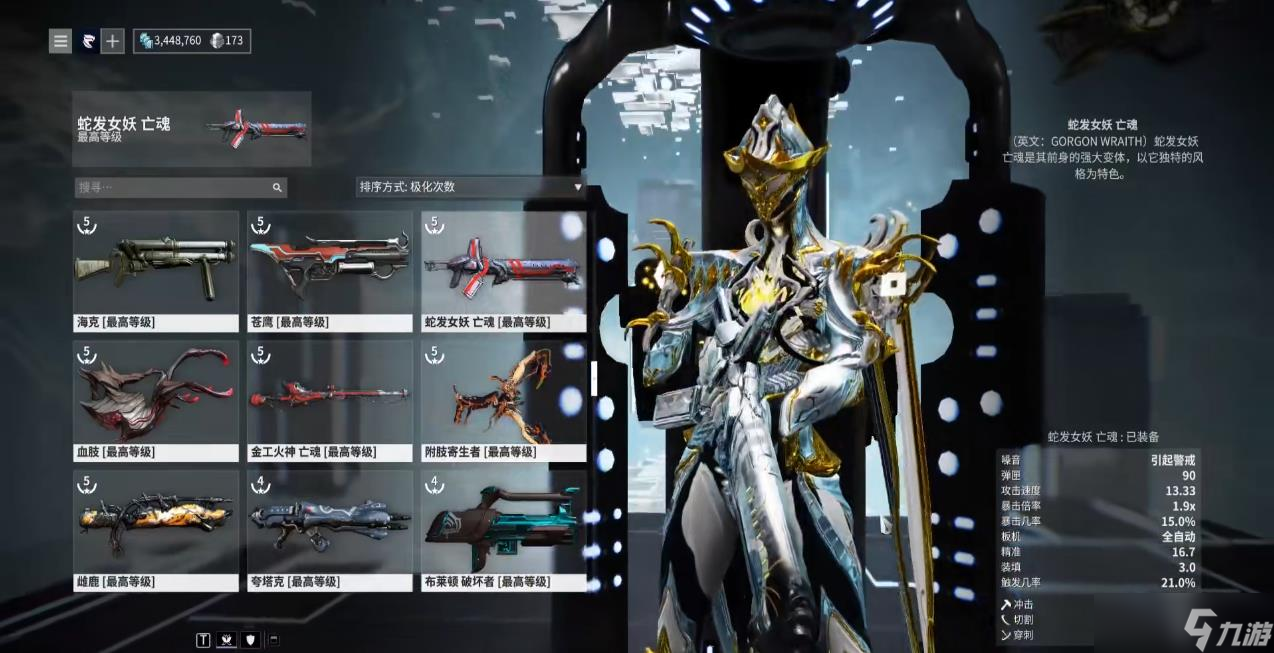Select the 布莱顿 破坏者 weapon tile
The height and width of the screenshot is (653, 1274).
click(504, 530)
